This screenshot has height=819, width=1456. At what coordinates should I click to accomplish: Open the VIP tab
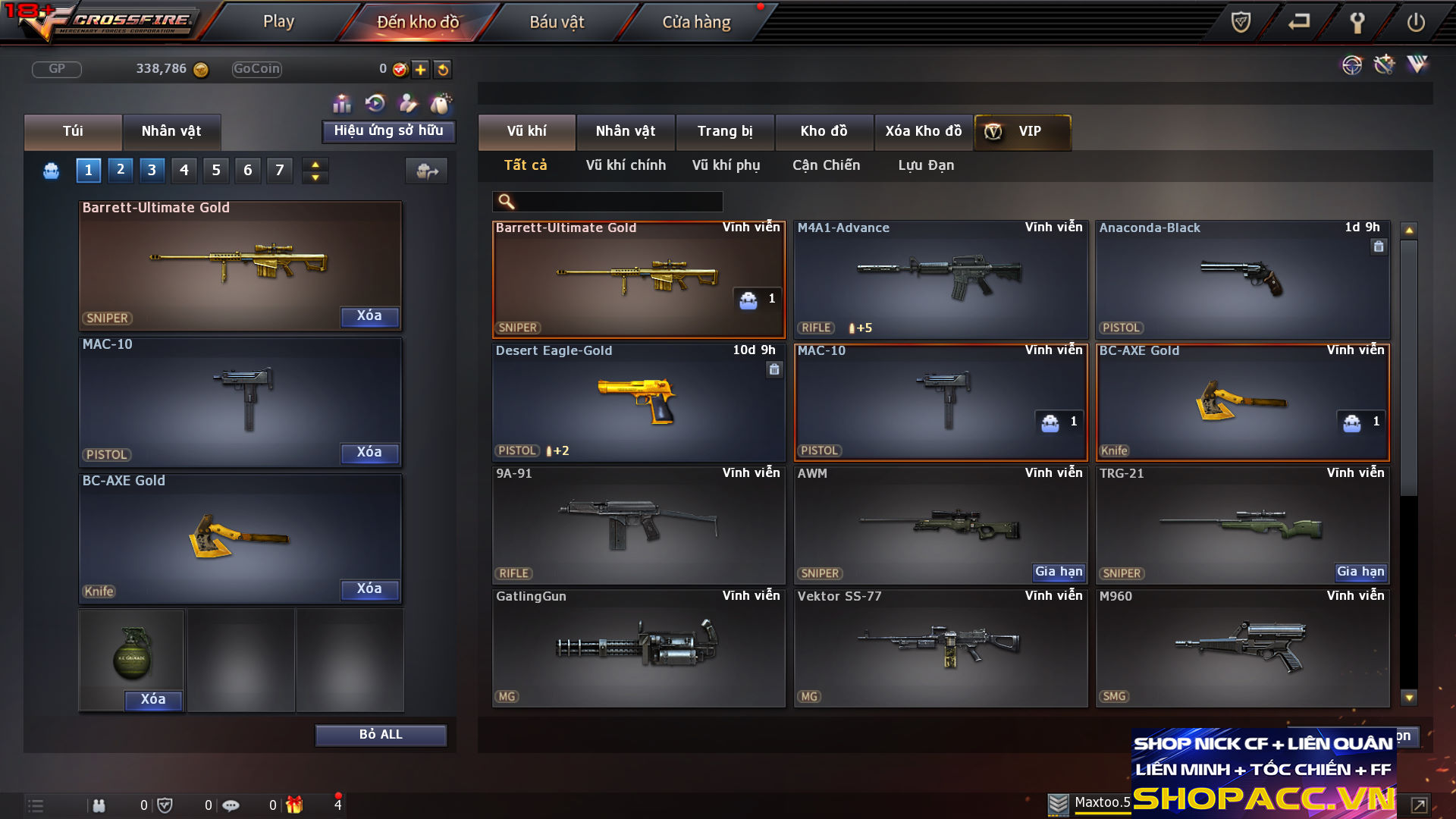1022,131
